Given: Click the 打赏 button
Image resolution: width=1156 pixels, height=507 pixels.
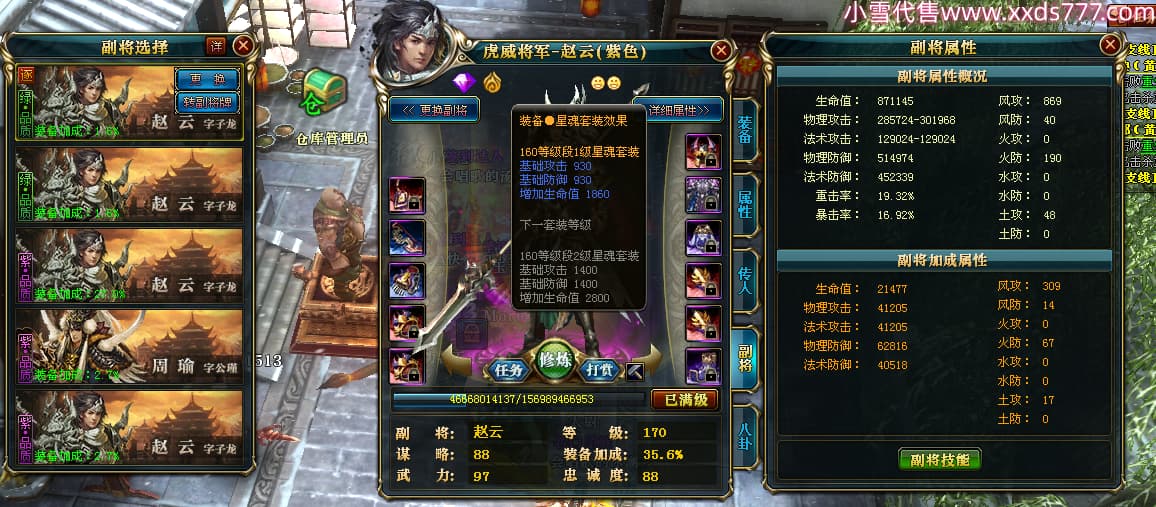Looking at the screenshot, I should pos(598,369).
